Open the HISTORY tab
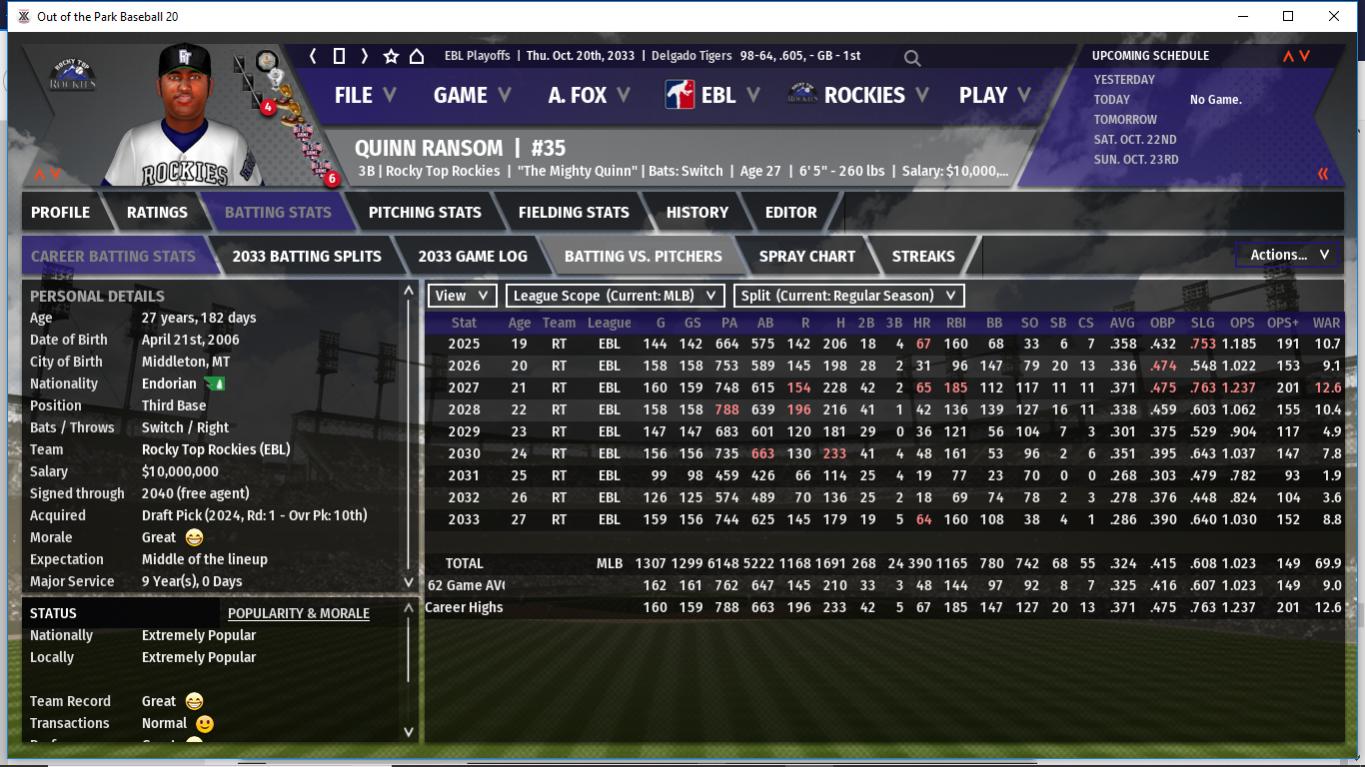1365x767 pixels. click(697, 212)
